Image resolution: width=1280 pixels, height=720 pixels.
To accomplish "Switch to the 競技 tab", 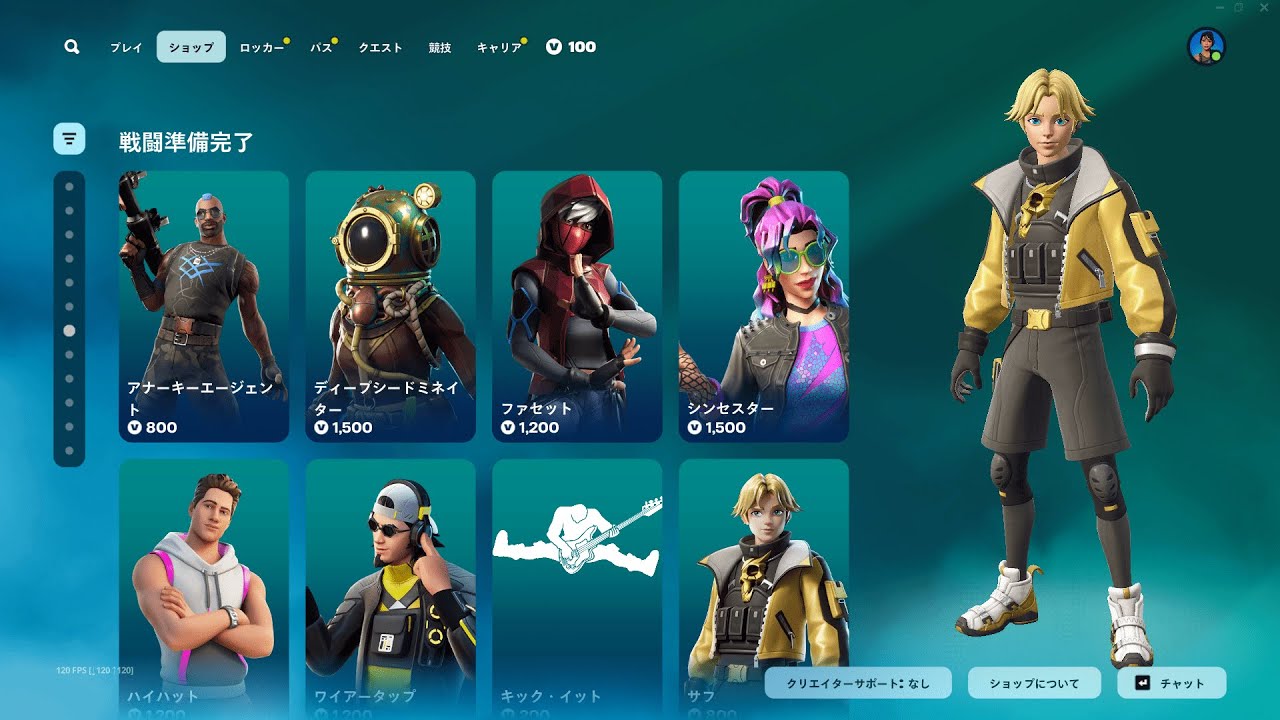I will (x=440, y=47).
